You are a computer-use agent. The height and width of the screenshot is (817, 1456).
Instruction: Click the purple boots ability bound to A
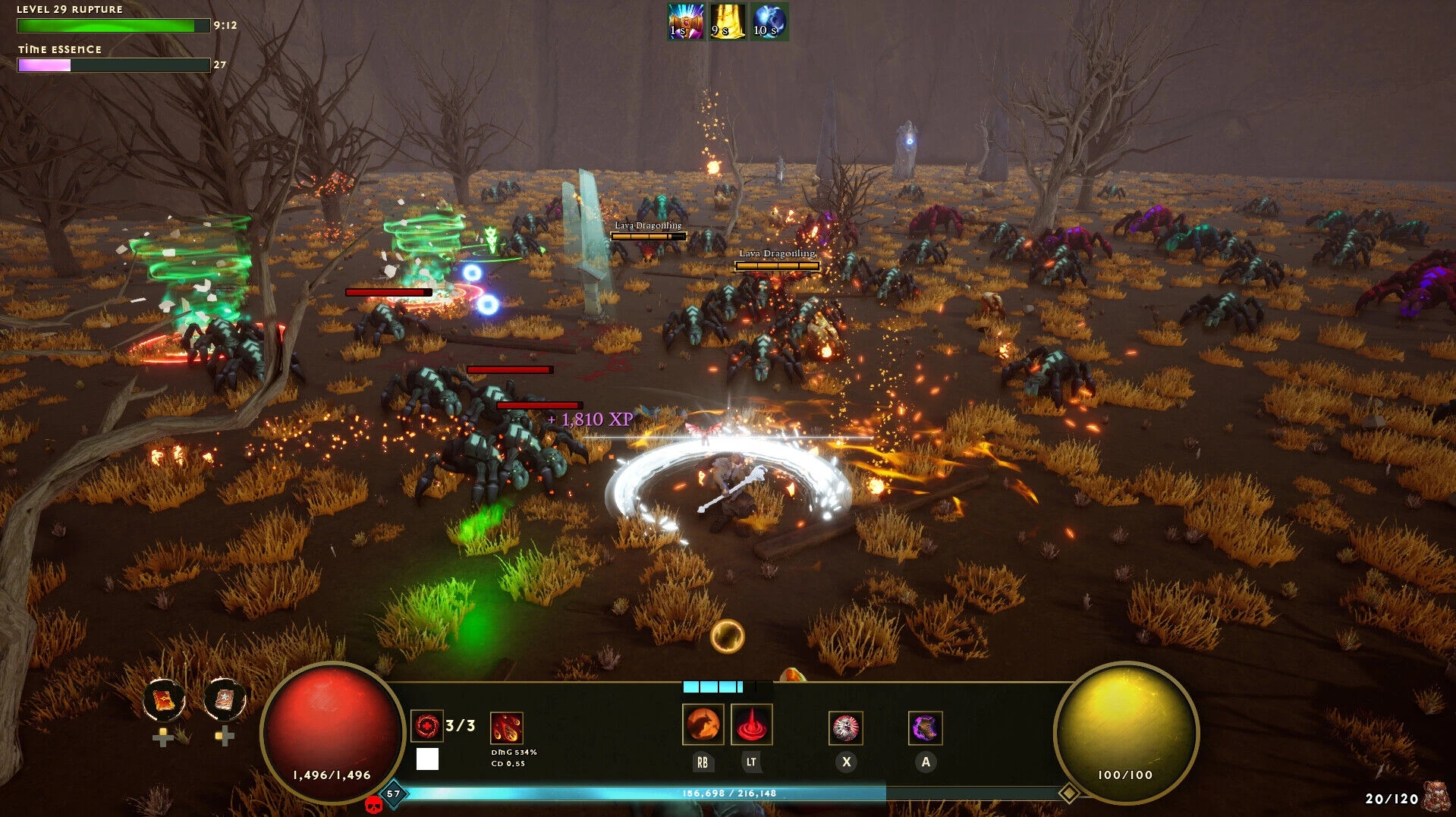click(x=926, y=726)
